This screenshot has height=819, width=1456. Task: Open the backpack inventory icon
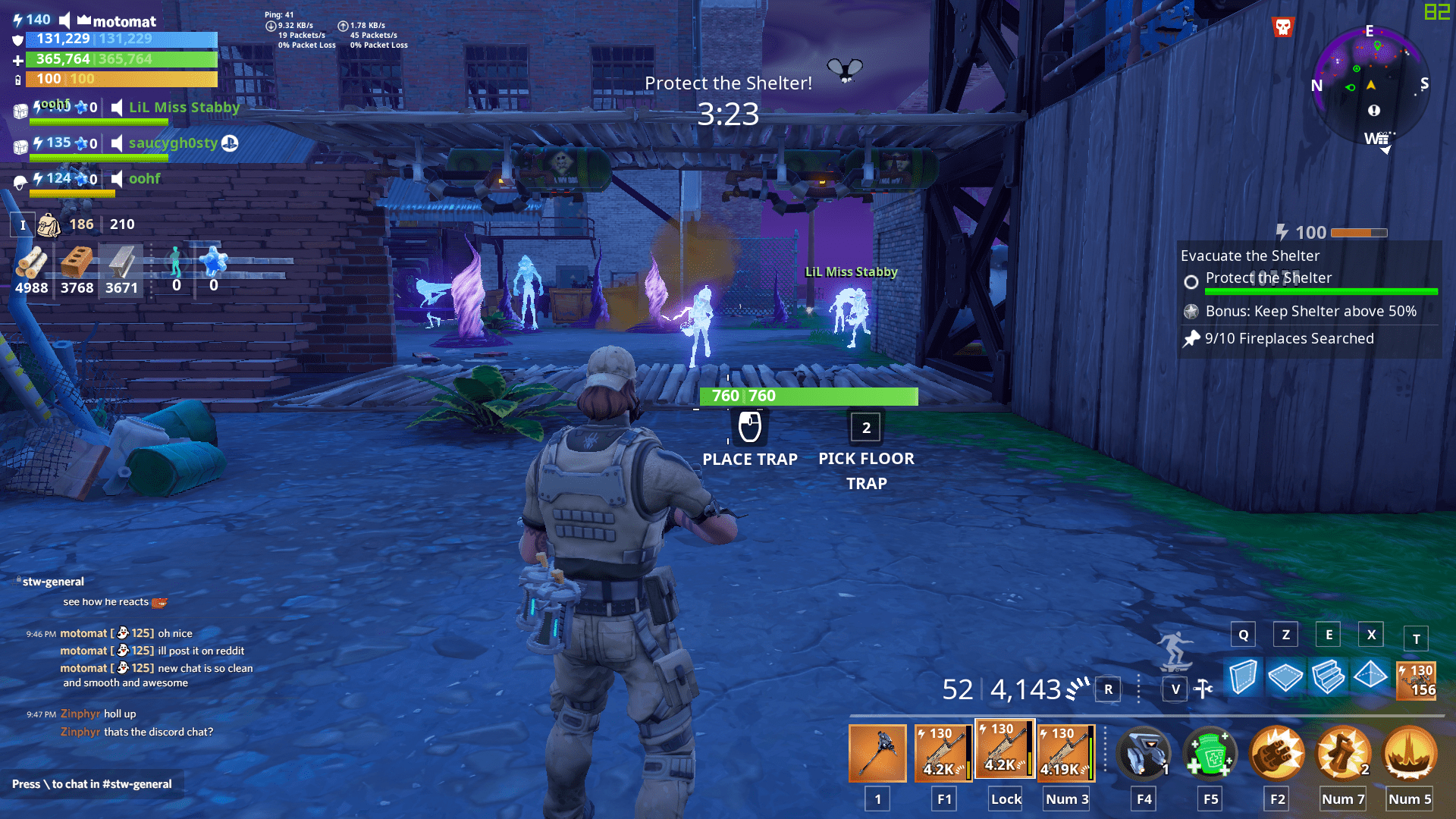(50, 225)
